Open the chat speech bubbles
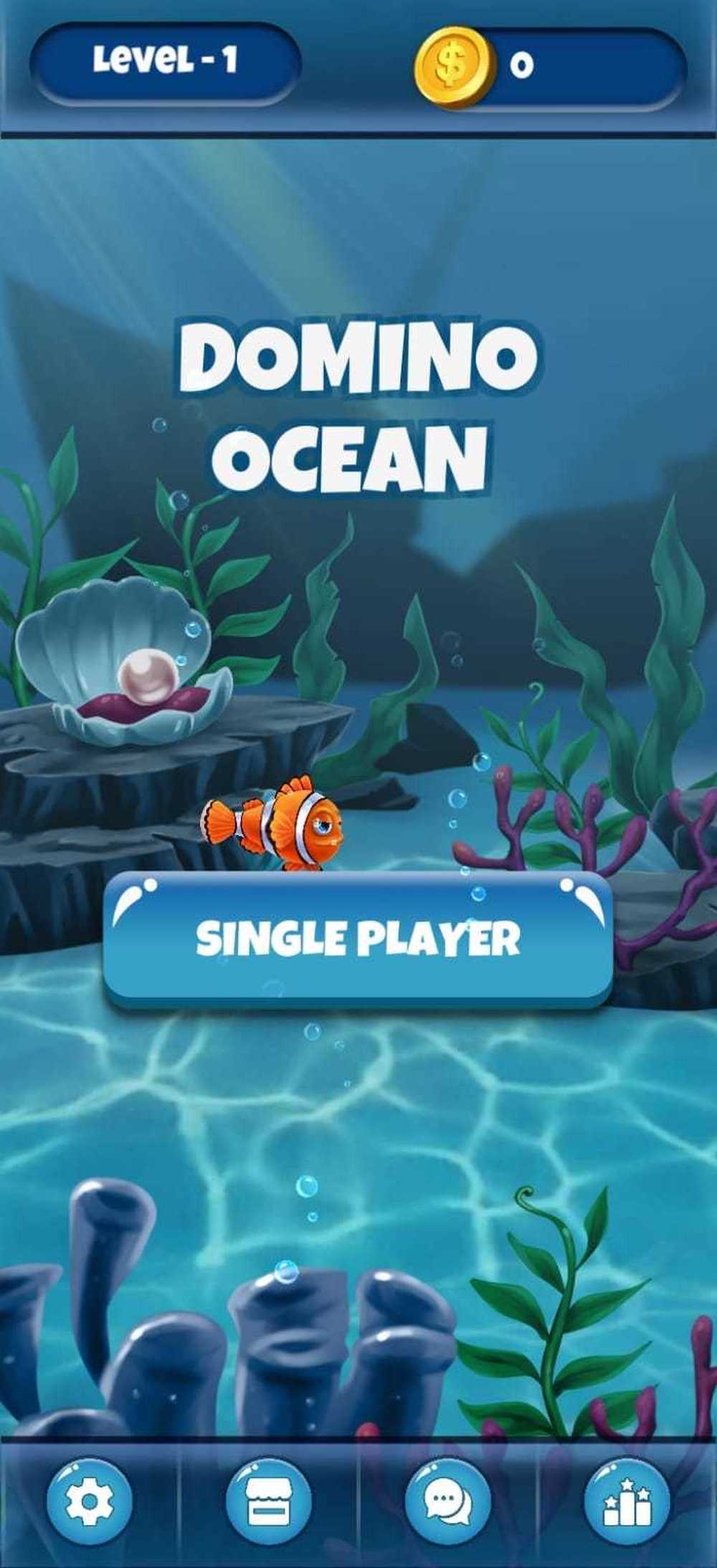The image size is (717, 1568). click(448, 1500)
